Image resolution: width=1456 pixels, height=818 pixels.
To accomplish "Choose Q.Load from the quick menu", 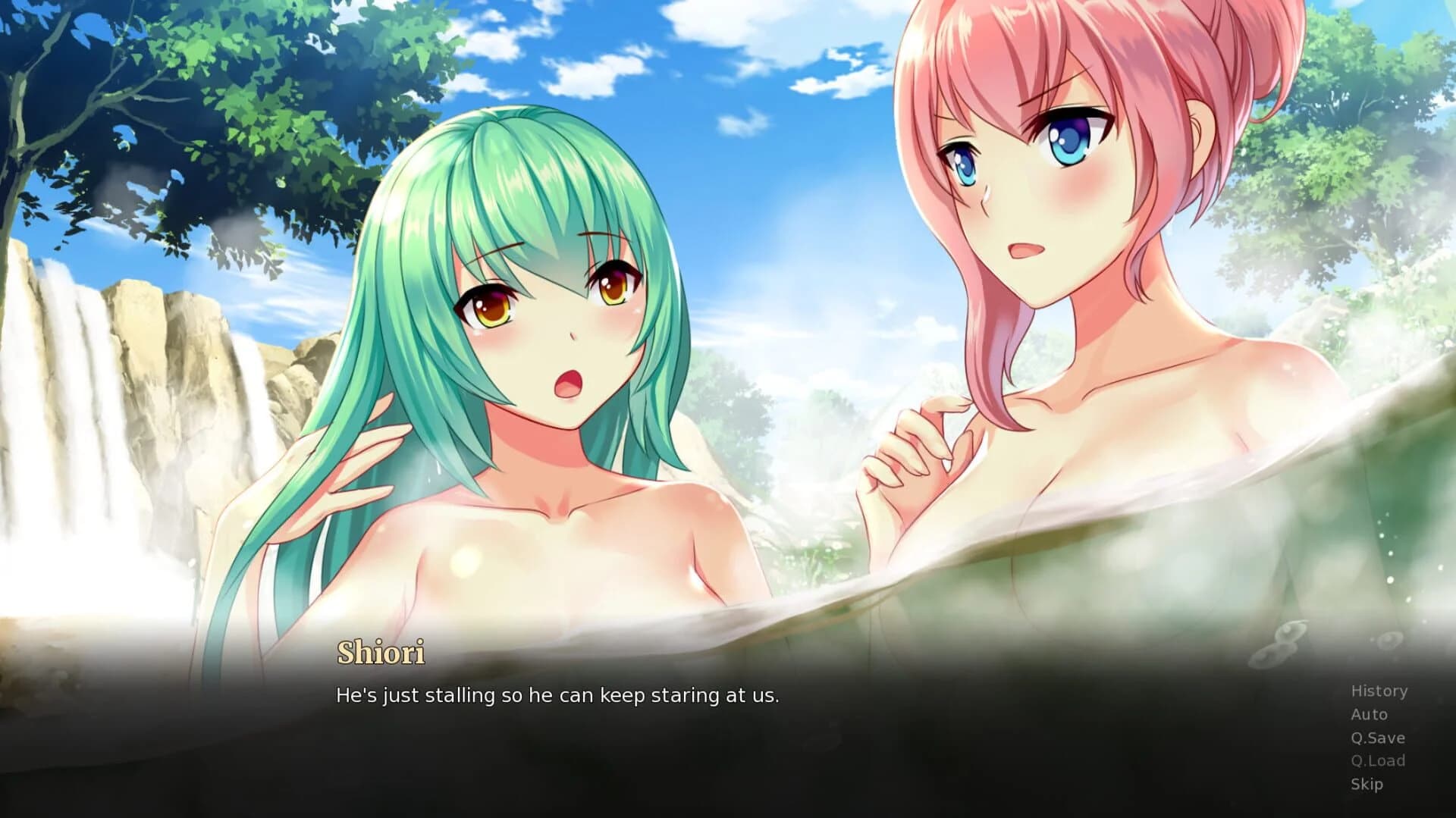I will [x=1376, y=760].
